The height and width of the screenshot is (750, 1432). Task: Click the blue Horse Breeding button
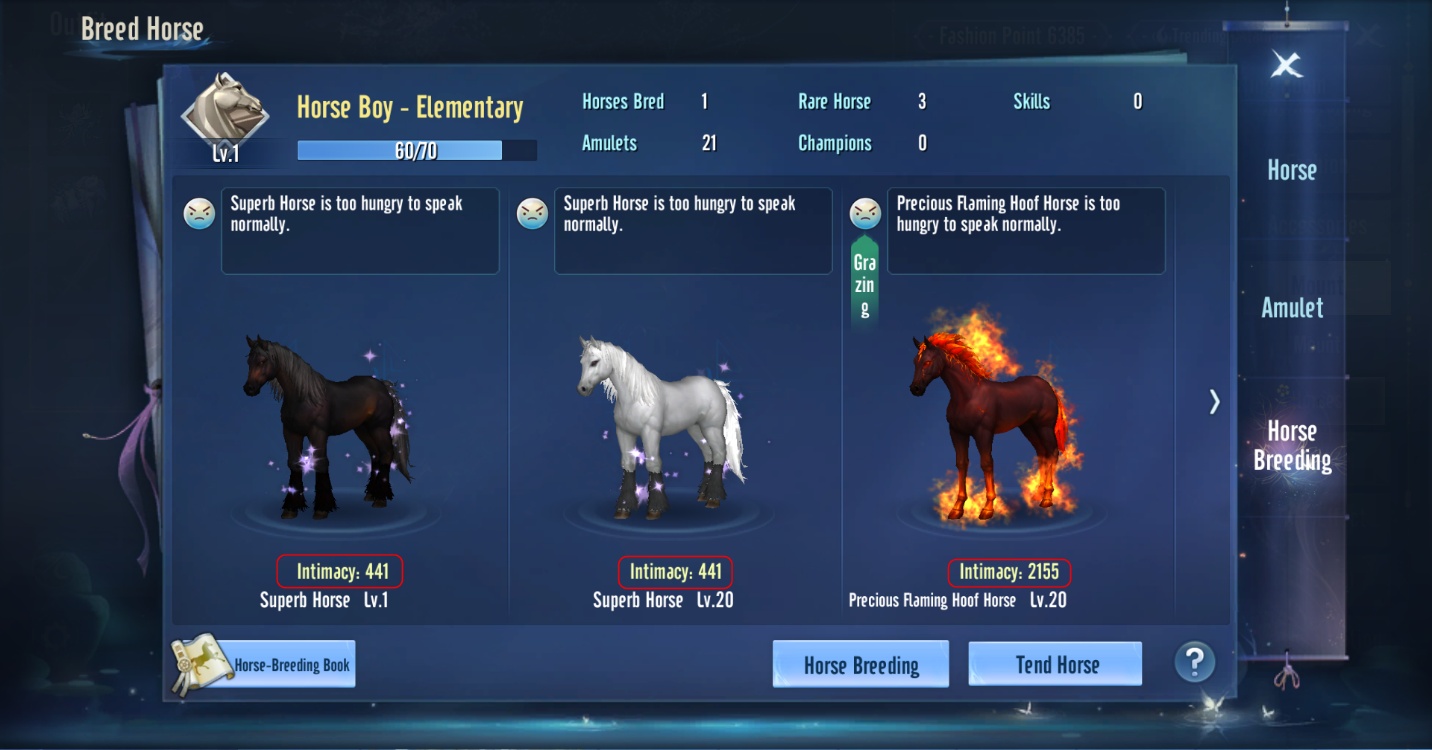(x=860, y=665)
